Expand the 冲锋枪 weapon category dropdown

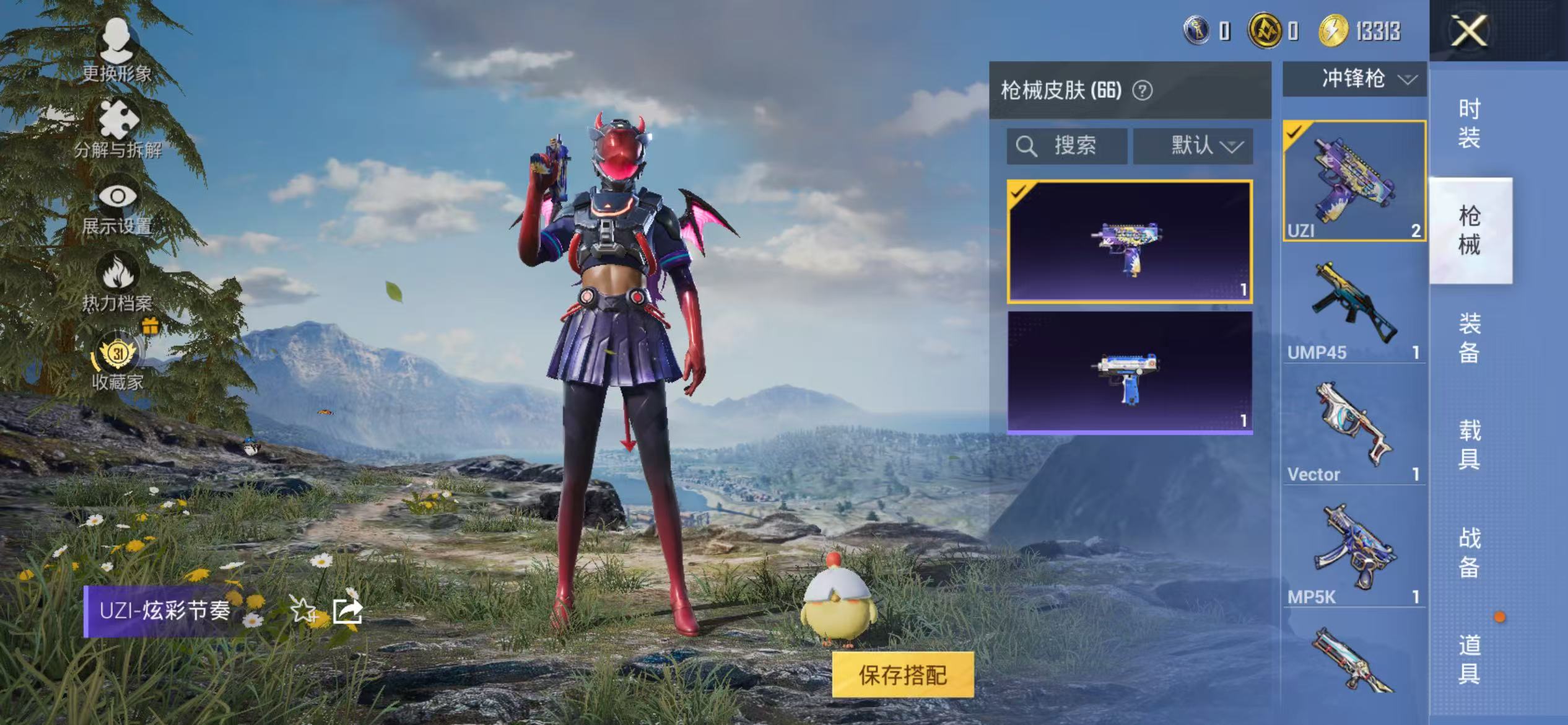[x=1353, y=79]
